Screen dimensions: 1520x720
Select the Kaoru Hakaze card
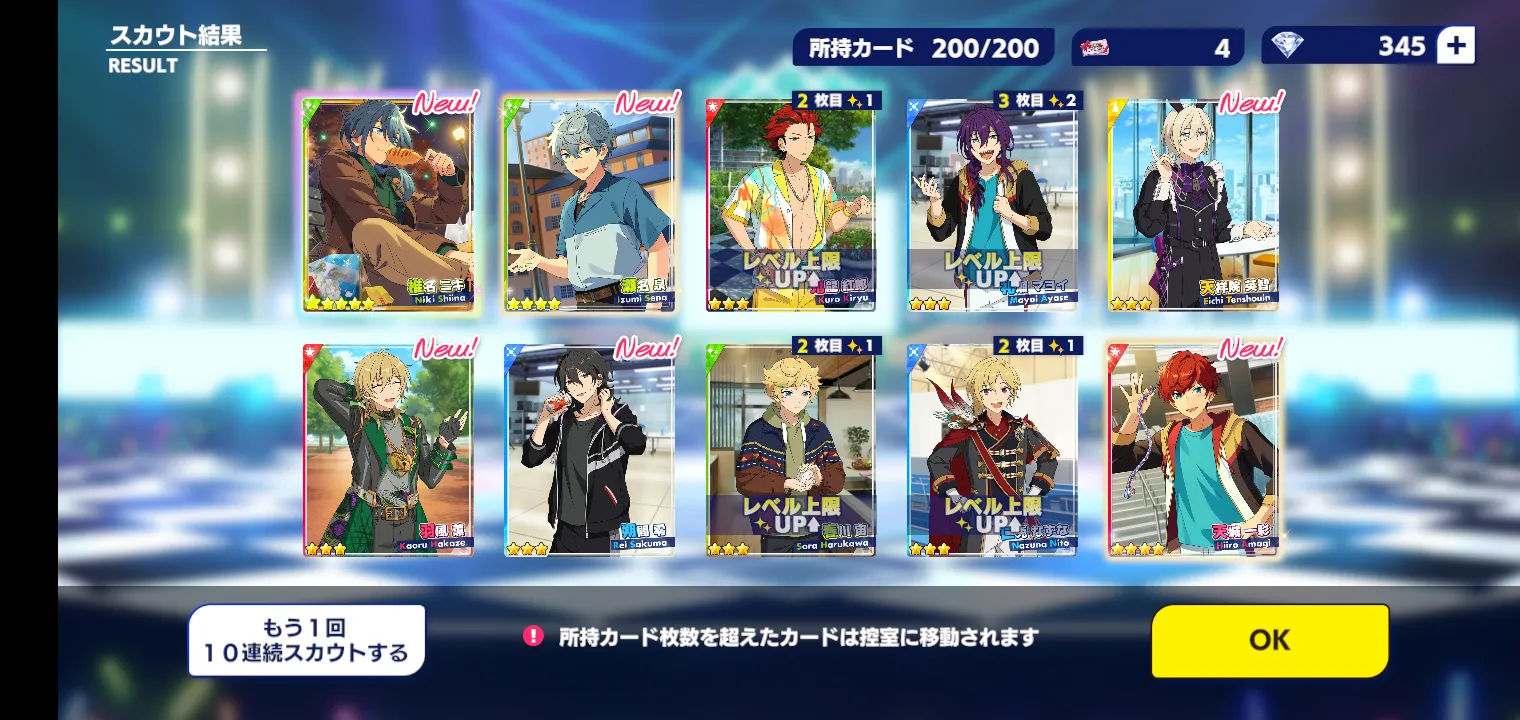coord(388,450)
